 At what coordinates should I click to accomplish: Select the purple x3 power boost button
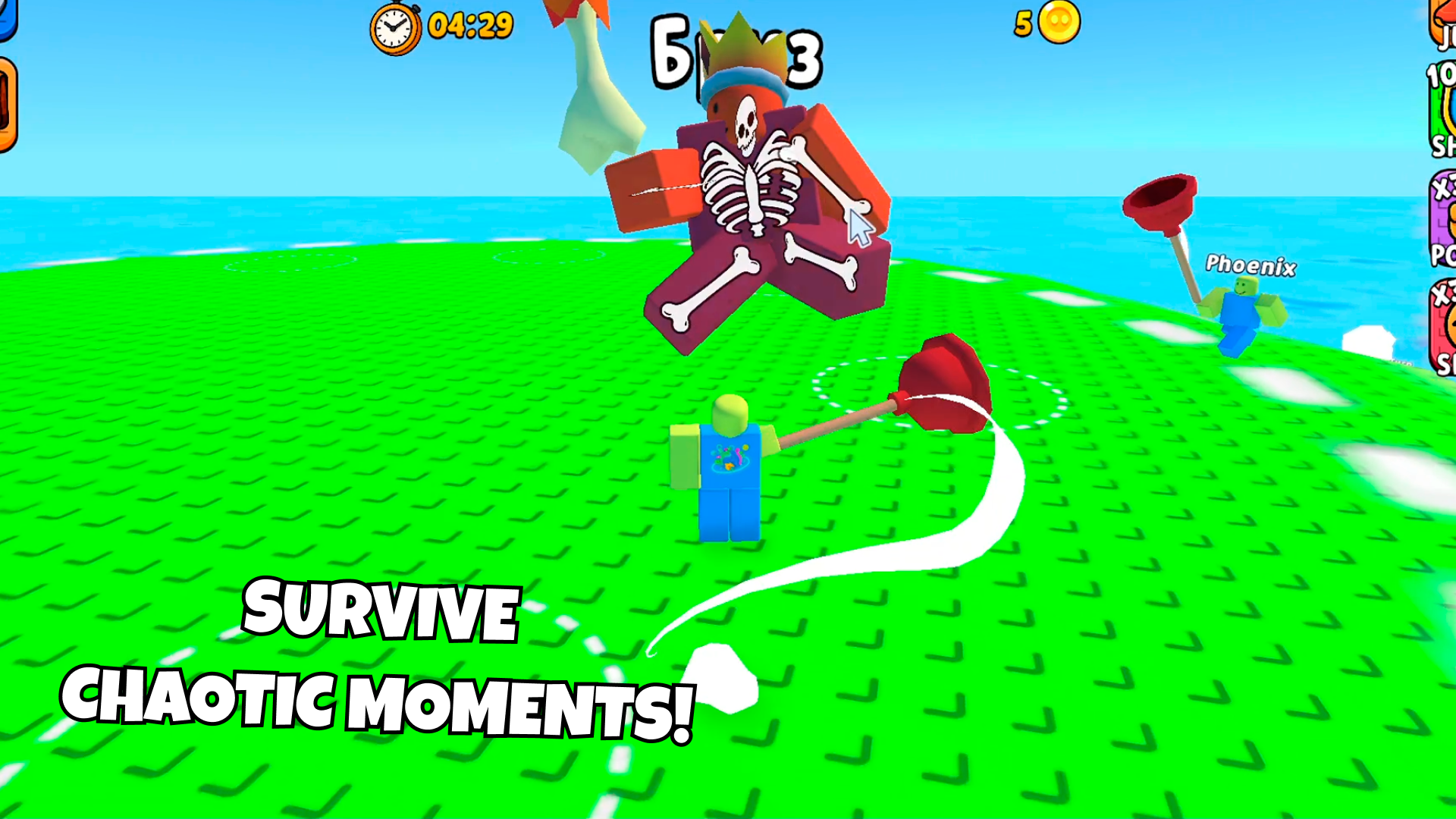click(x=1443, y=218)
